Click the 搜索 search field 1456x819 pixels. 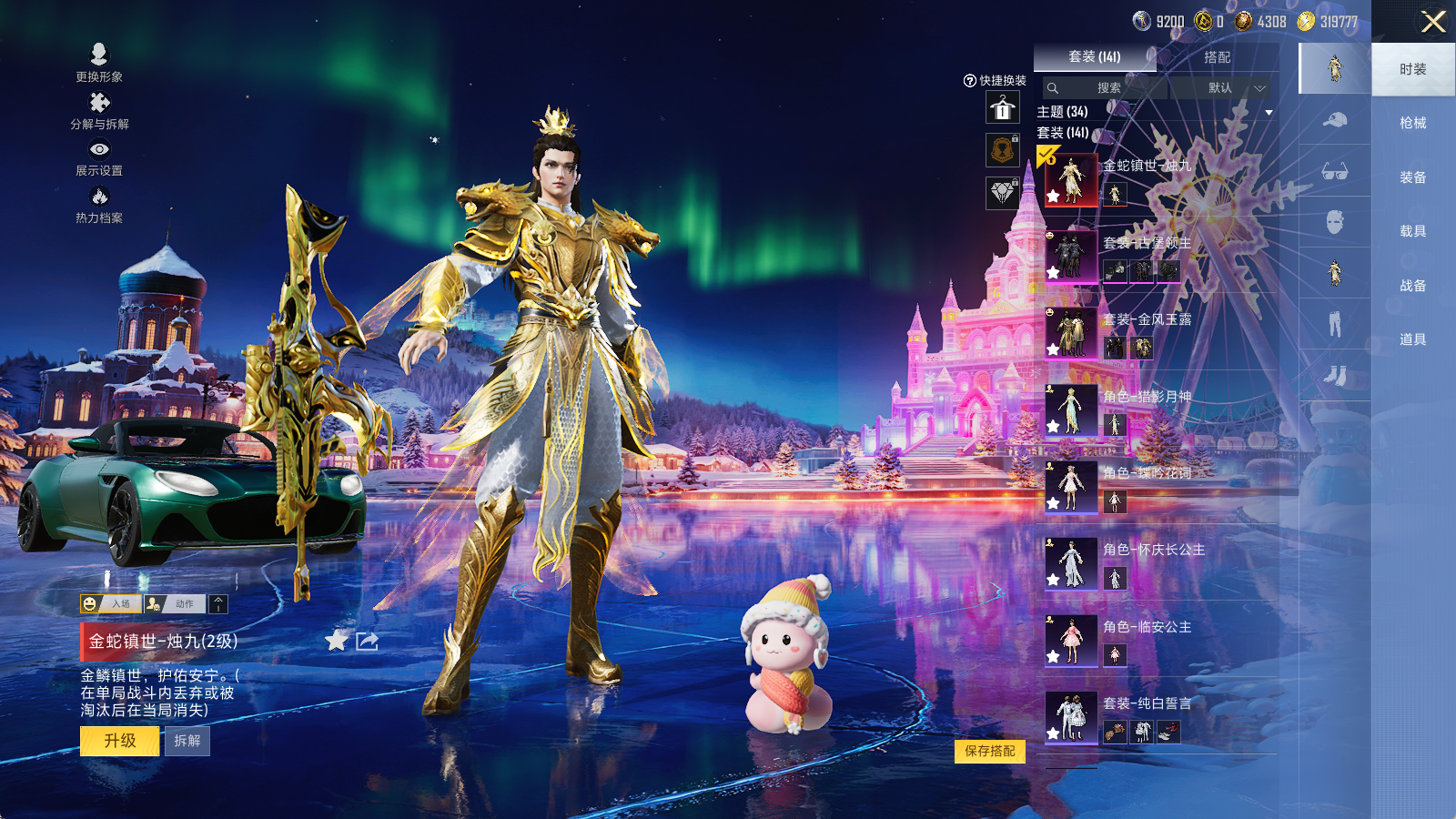coord(1107,88)
